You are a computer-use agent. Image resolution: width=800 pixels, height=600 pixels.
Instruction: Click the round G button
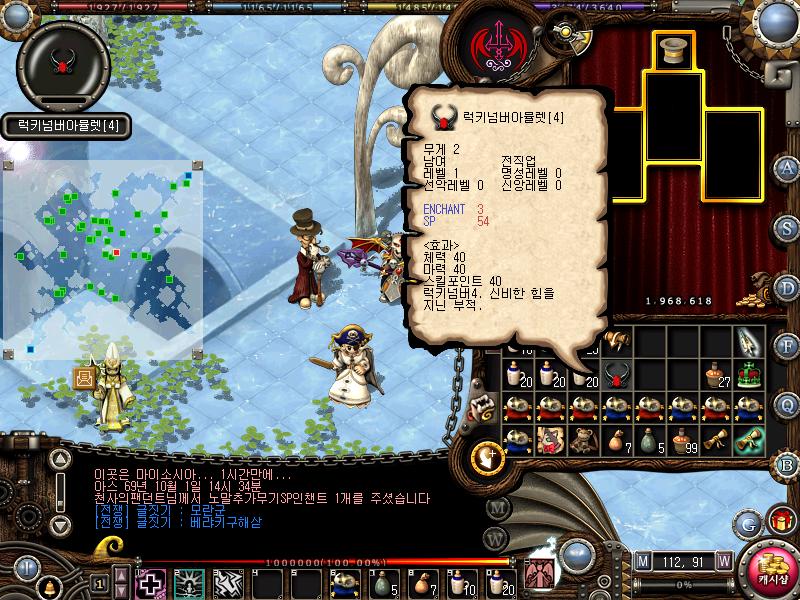pyautogui.click(x=746, y=523)
